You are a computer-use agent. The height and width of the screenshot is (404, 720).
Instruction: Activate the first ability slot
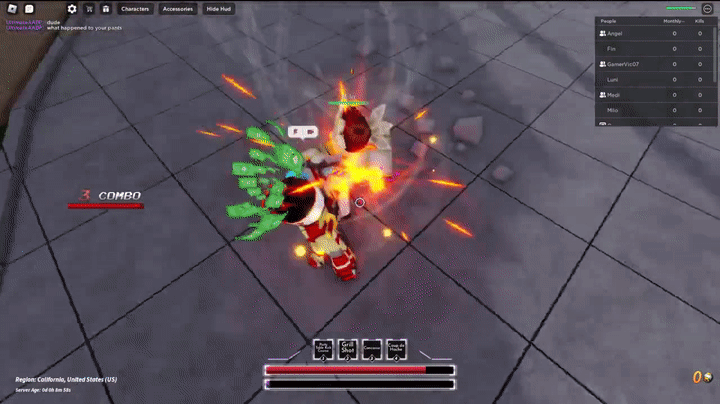pos(323,349)
